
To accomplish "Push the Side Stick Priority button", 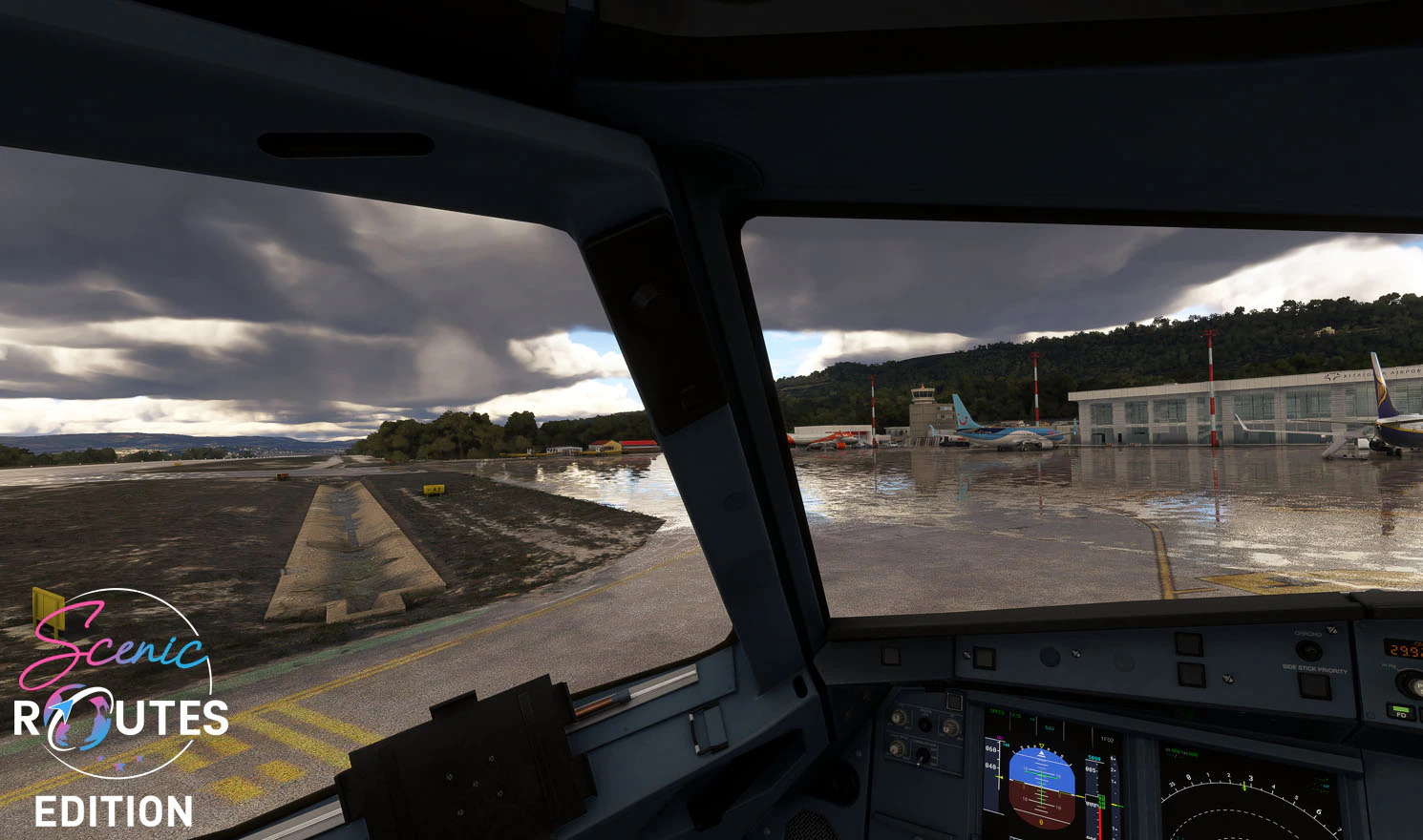I will 1315,686.
